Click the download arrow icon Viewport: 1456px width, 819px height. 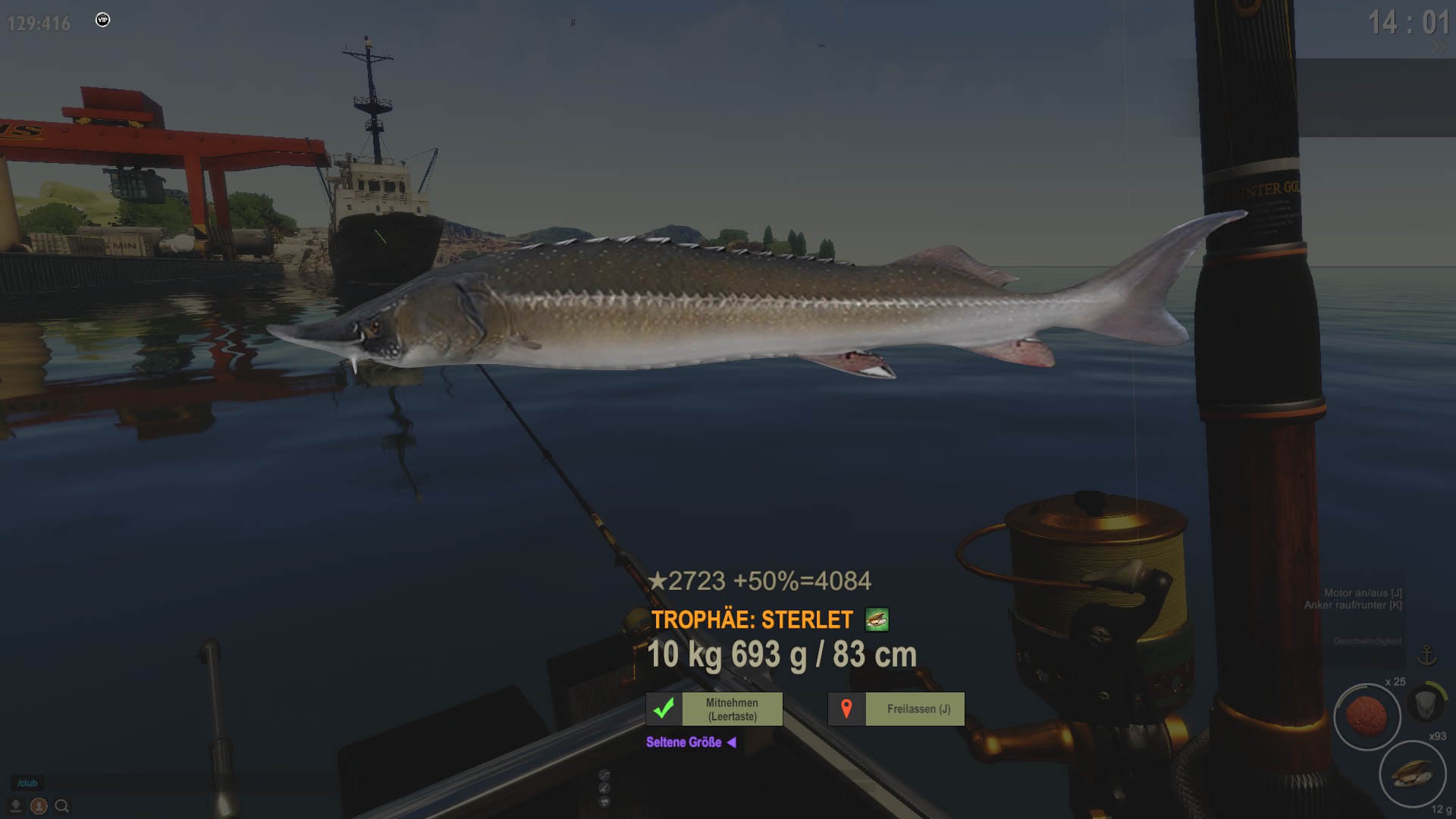click(x=15, y=806)
